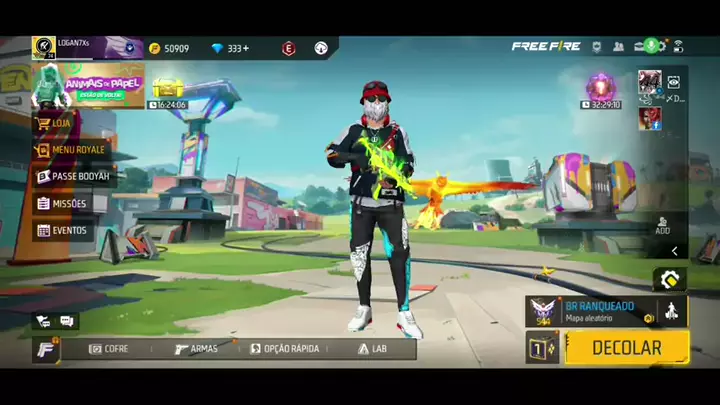Open the Animais de Papel event banner
720x405 pixels.
pyautogui.click(x=88, y=86)
